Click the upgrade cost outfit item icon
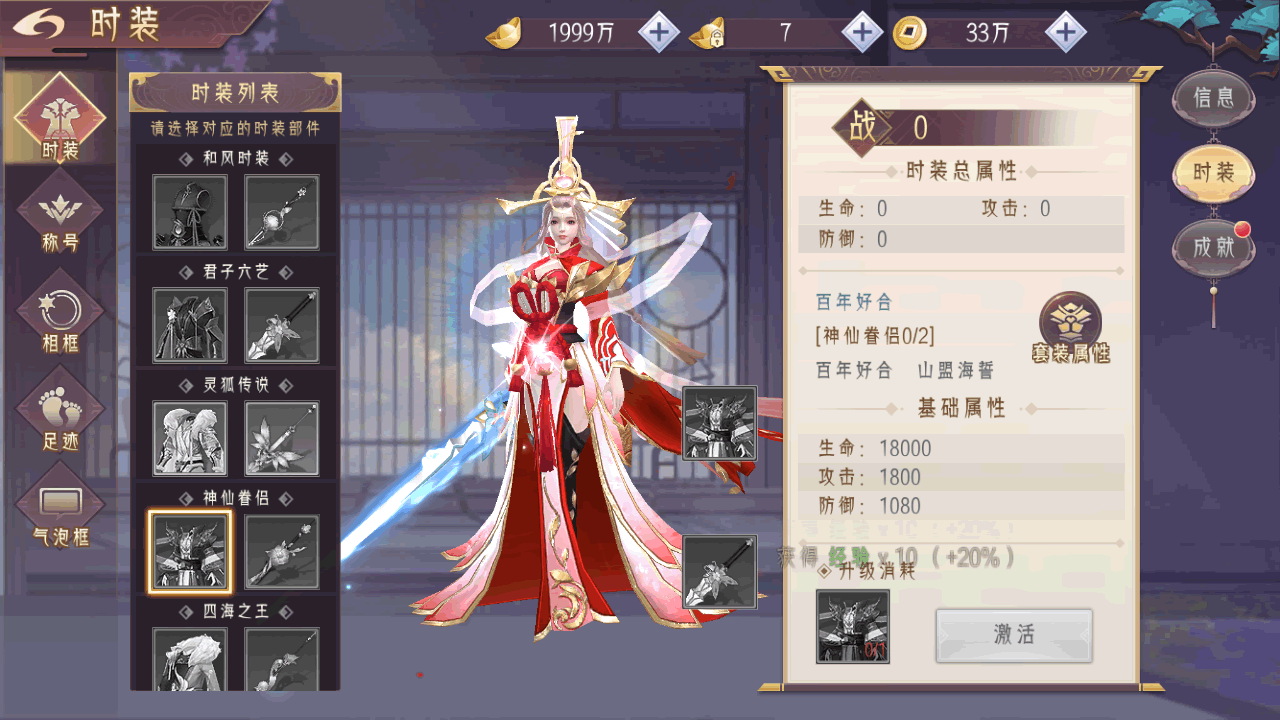1280x720 pixels. pyautogui.click(x=853, y=626)
